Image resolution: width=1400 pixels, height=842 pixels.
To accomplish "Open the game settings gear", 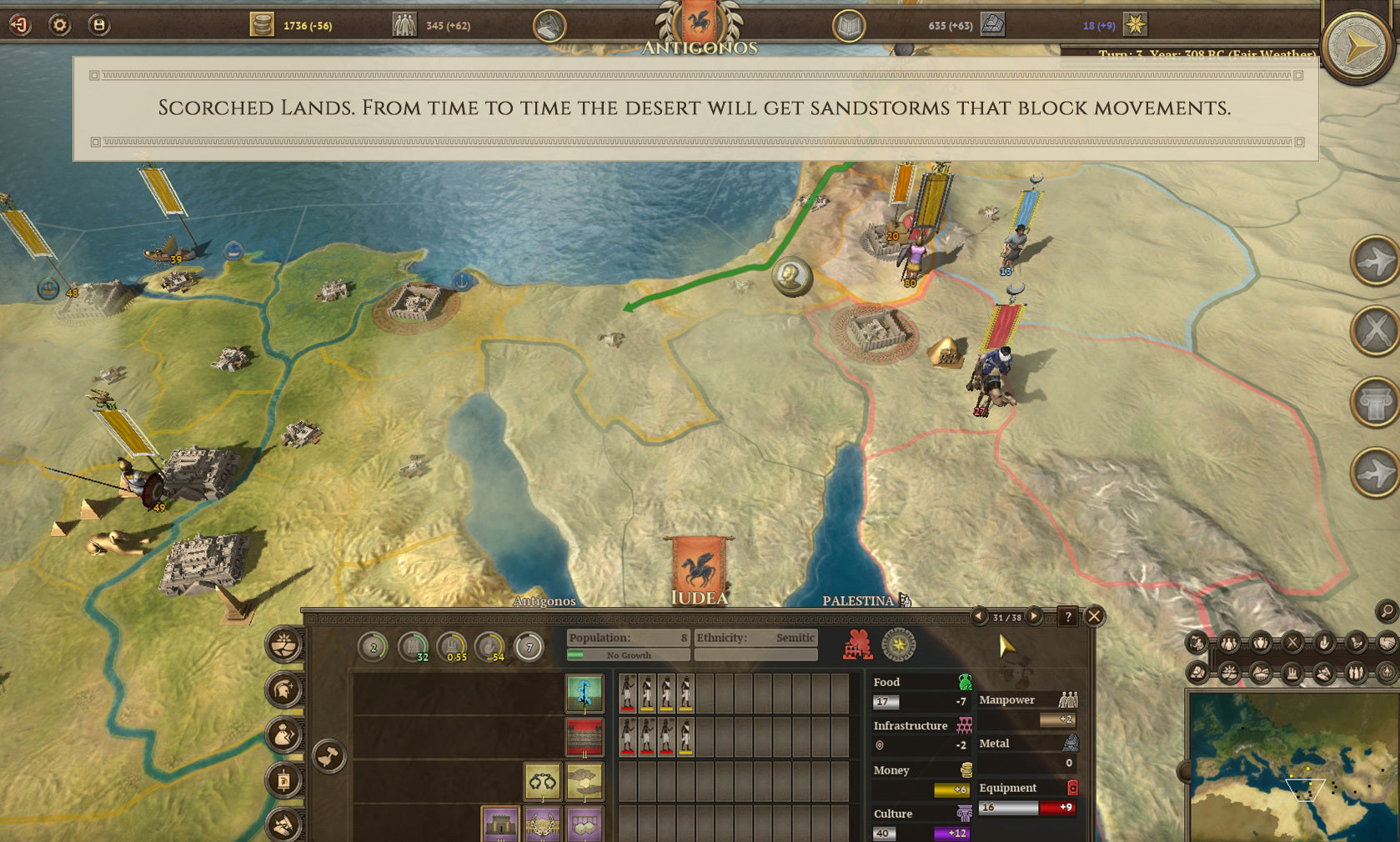I will [59, 25].
